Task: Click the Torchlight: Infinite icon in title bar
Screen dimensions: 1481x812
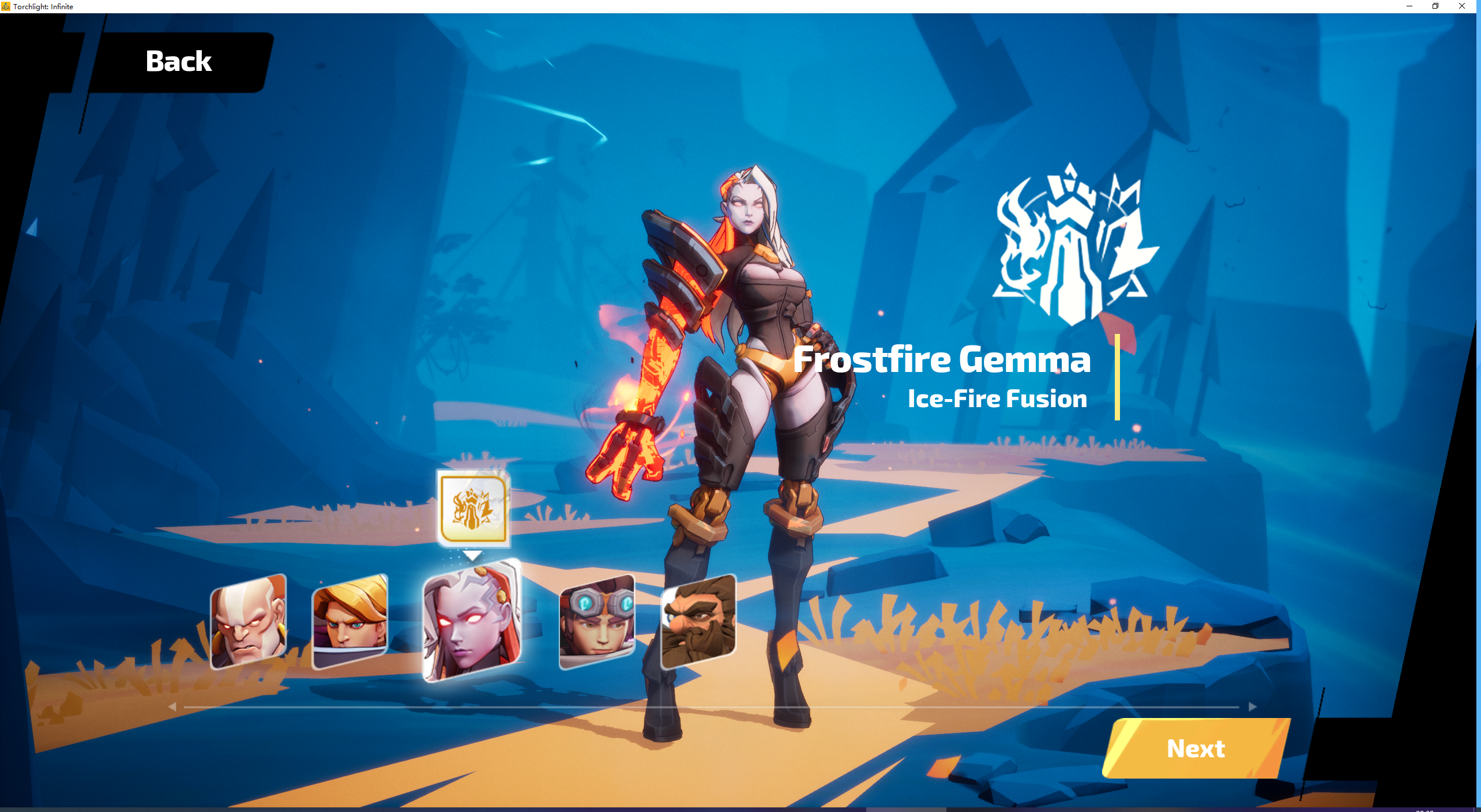Action: tap(6, 6)
